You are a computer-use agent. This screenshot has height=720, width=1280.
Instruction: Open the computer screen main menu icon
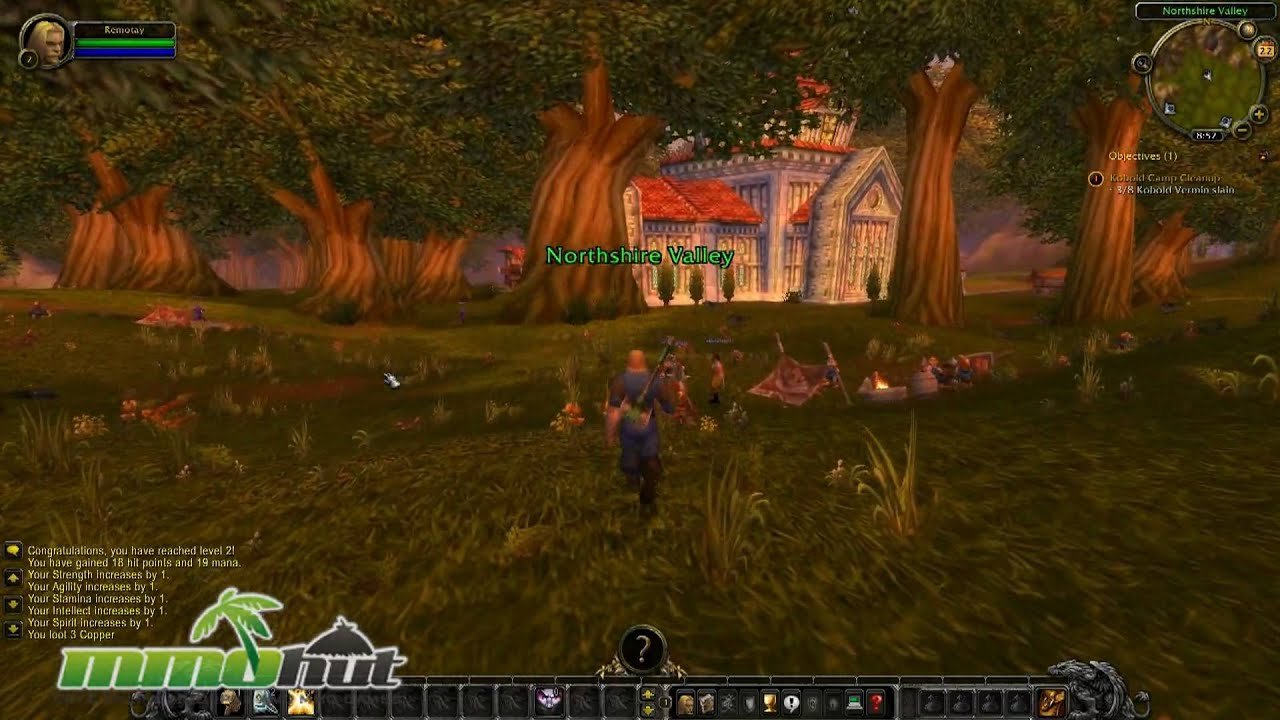tap(854, 703)
